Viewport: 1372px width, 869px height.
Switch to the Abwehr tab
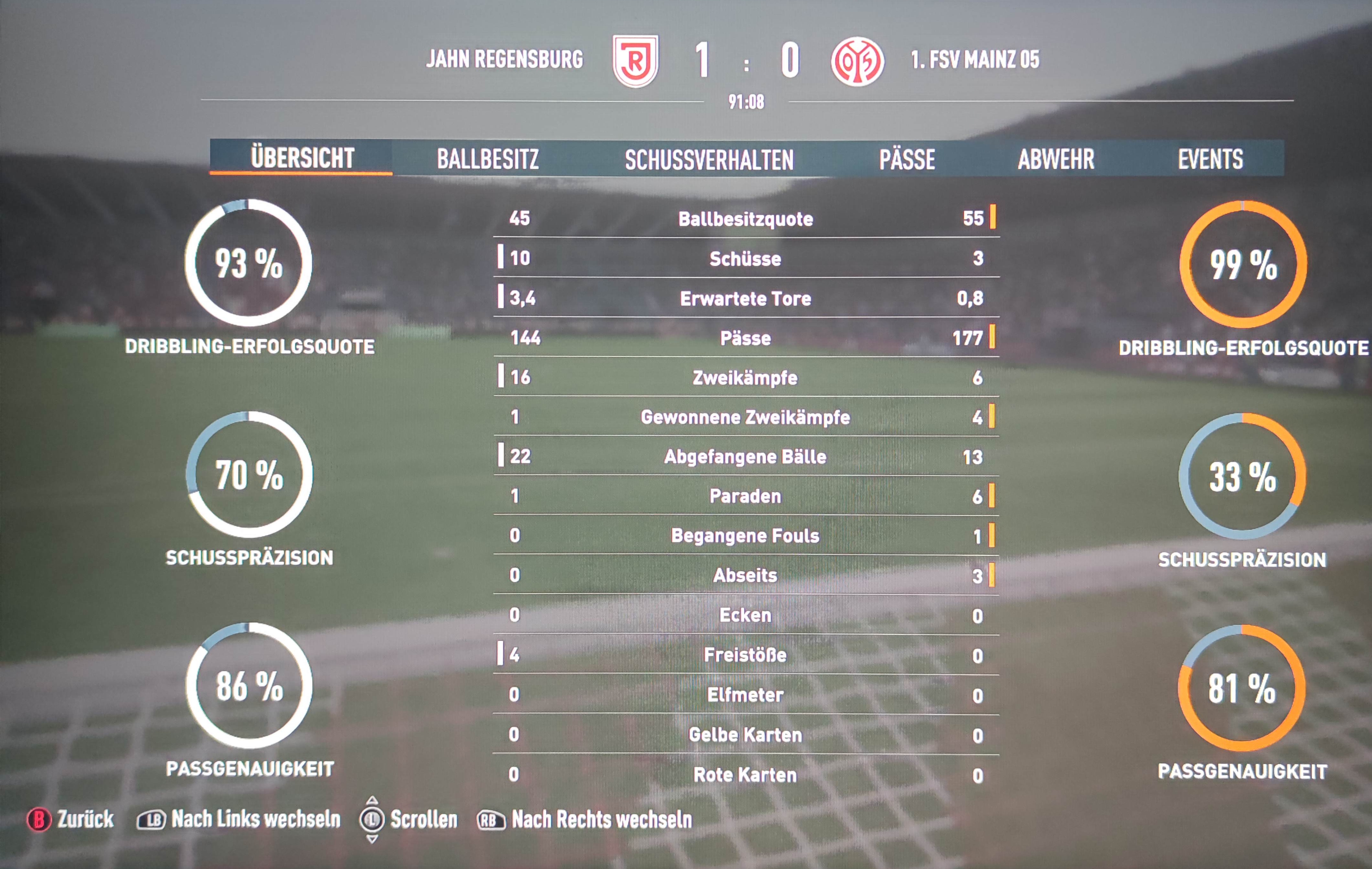pos(1056,159)
